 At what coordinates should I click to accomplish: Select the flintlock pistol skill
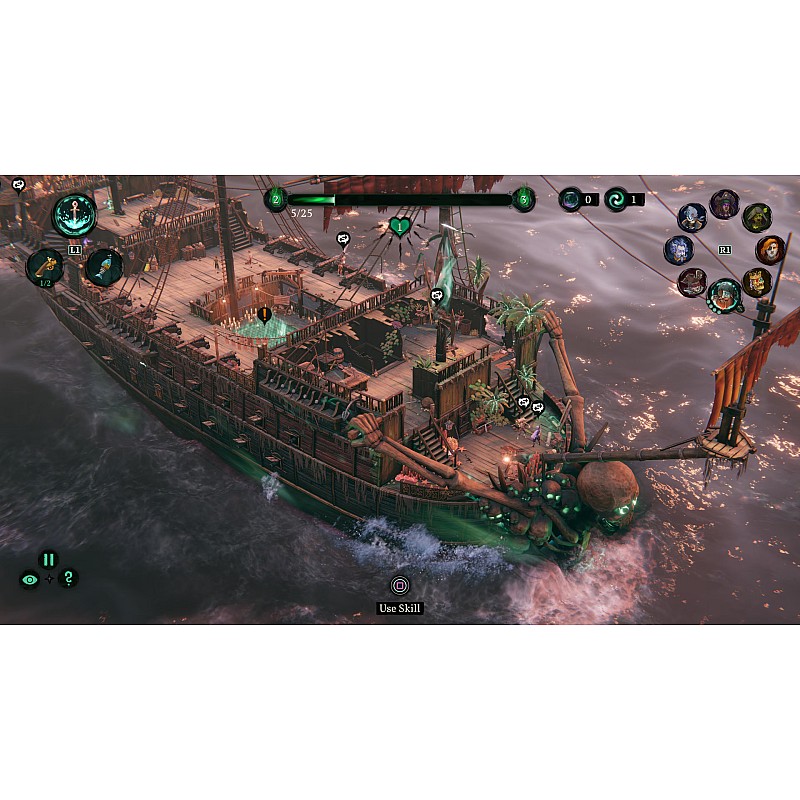point(45,266)
